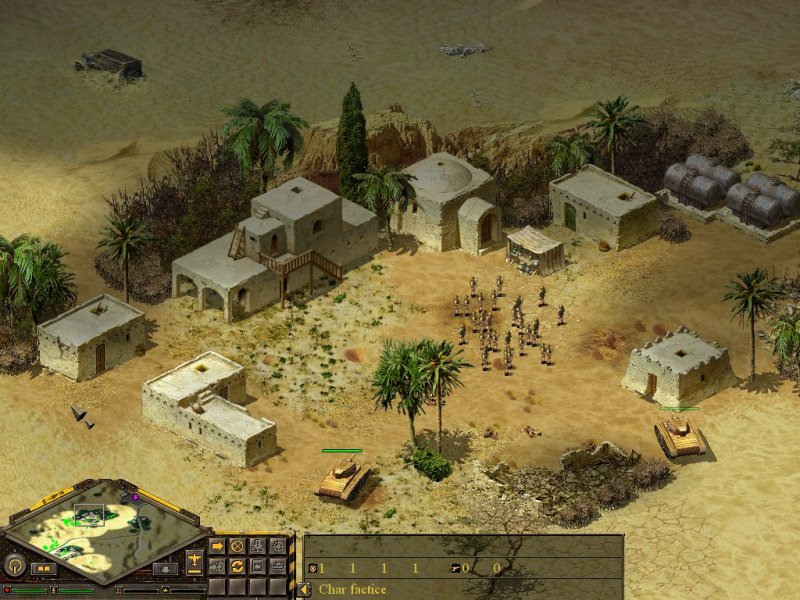The height and width of the screenshot is (600, 800).
Task: Select the crossed-circle stop command
Action: coord(237,546)
